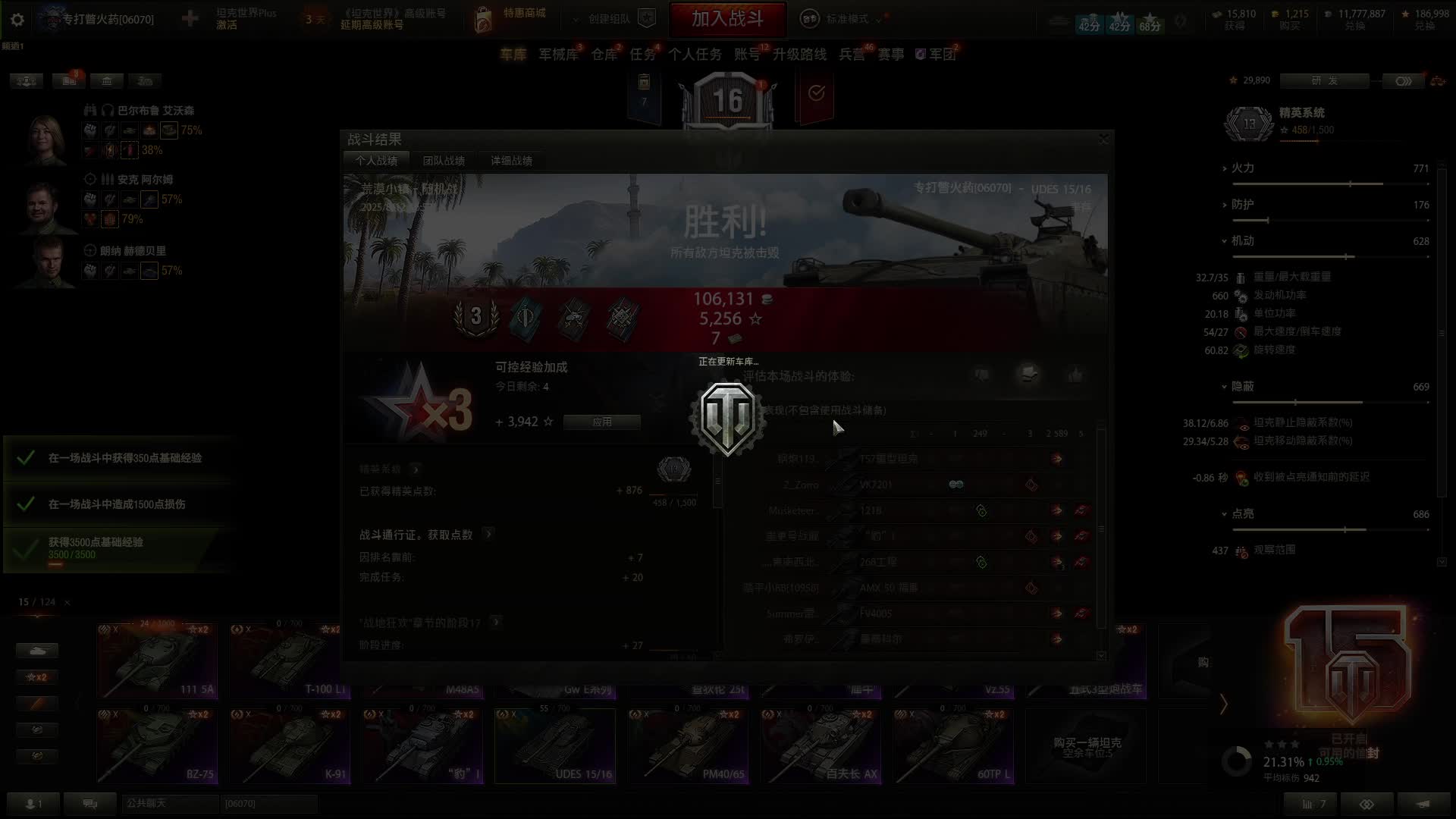Select the 60TP L tank thumbnail
This screenshot has width=1456, height=819.
coord(953,745)
